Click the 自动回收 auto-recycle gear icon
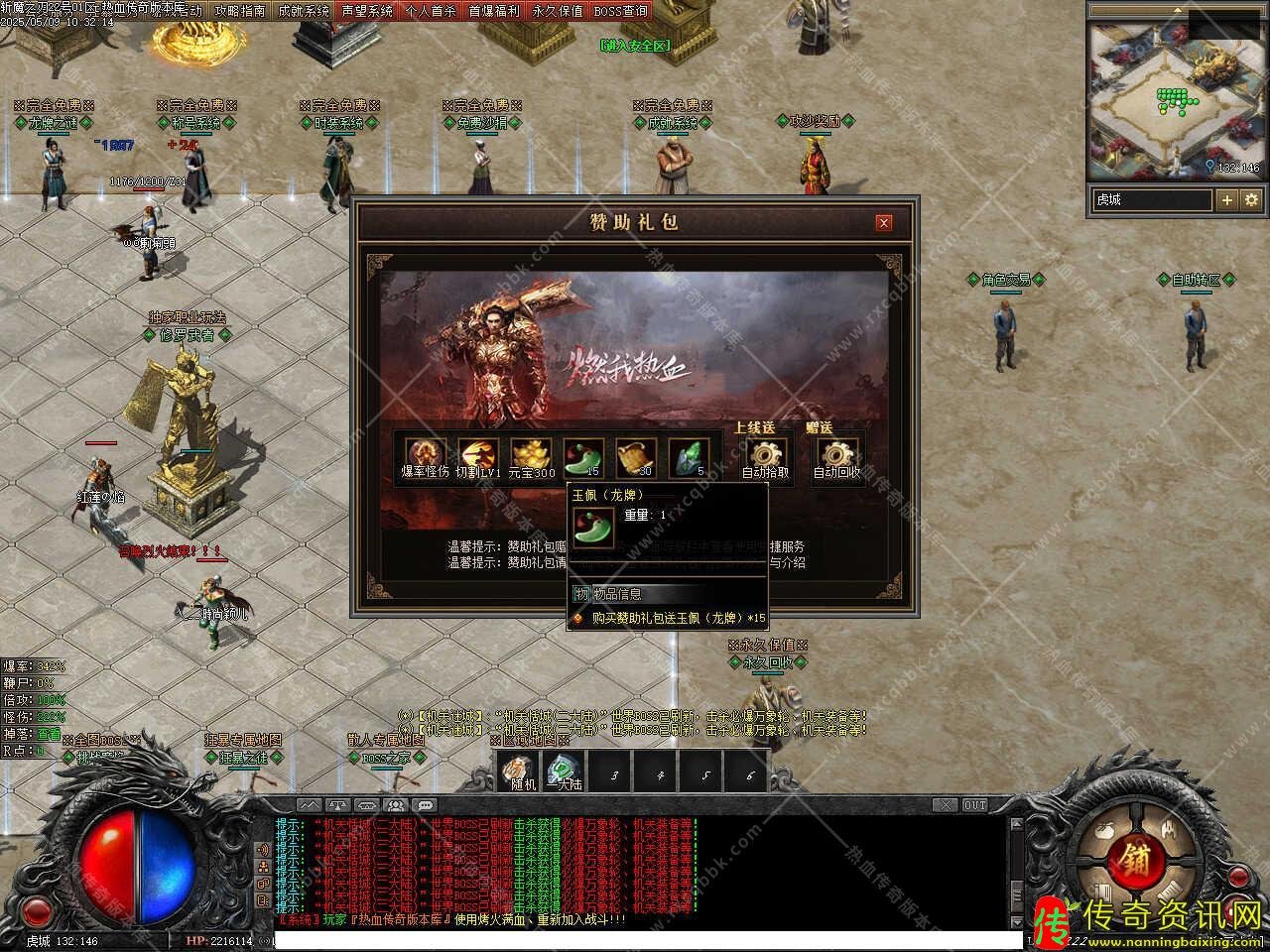The width and height of the screenshot is (1270, 952). point(837,455)
